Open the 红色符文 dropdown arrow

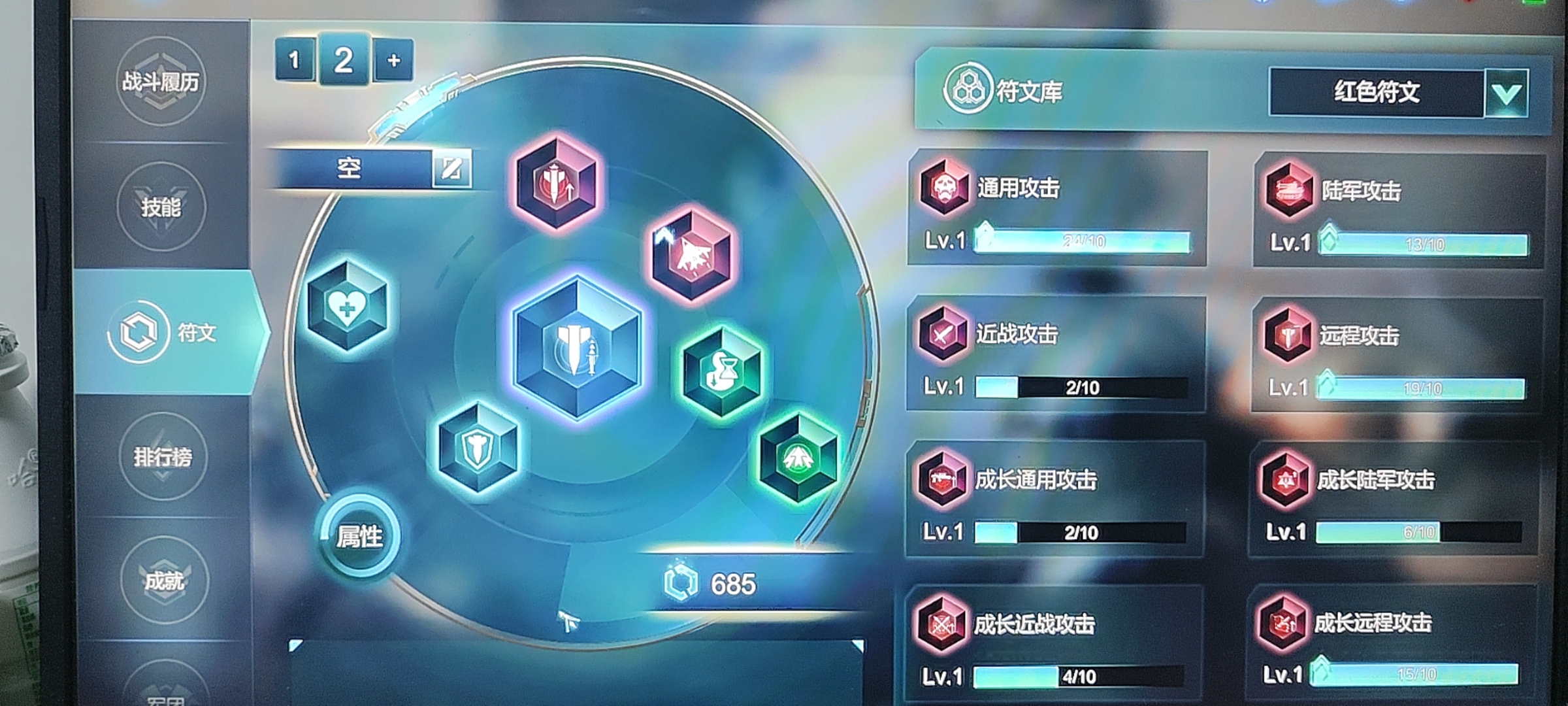click(1506, 93)
